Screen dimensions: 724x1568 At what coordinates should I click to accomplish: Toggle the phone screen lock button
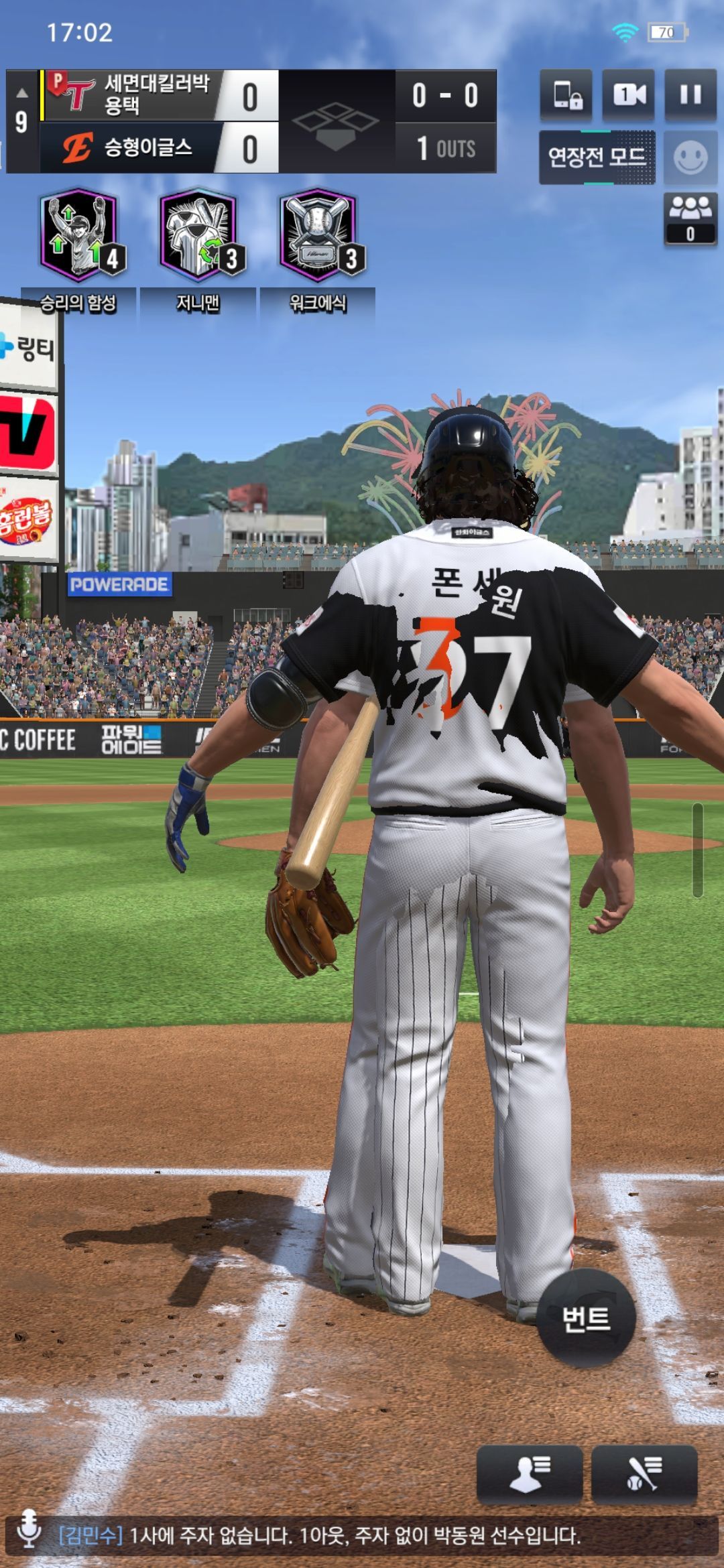point(566,95)
